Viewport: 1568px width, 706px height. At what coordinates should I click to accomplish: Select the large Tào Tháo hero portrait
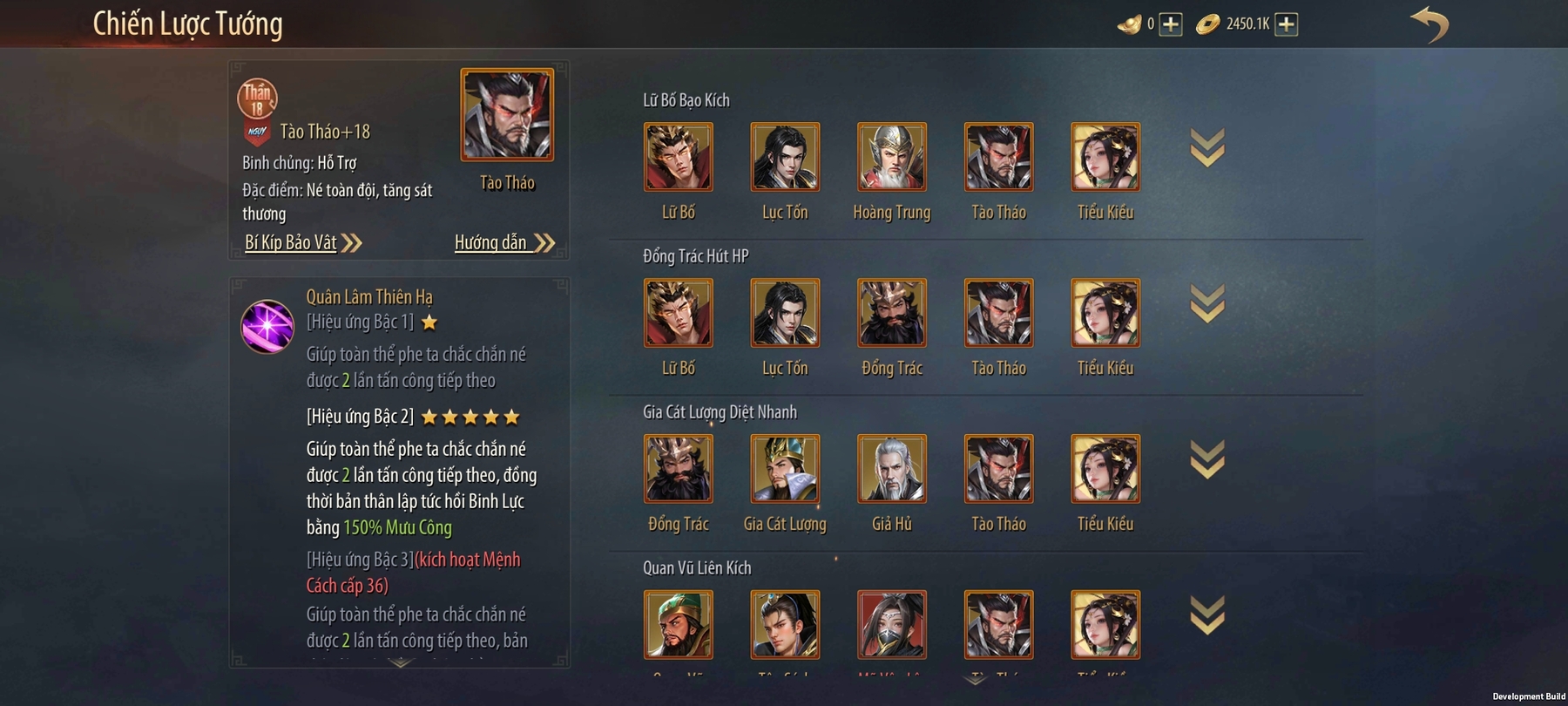[x=507, y=115]
